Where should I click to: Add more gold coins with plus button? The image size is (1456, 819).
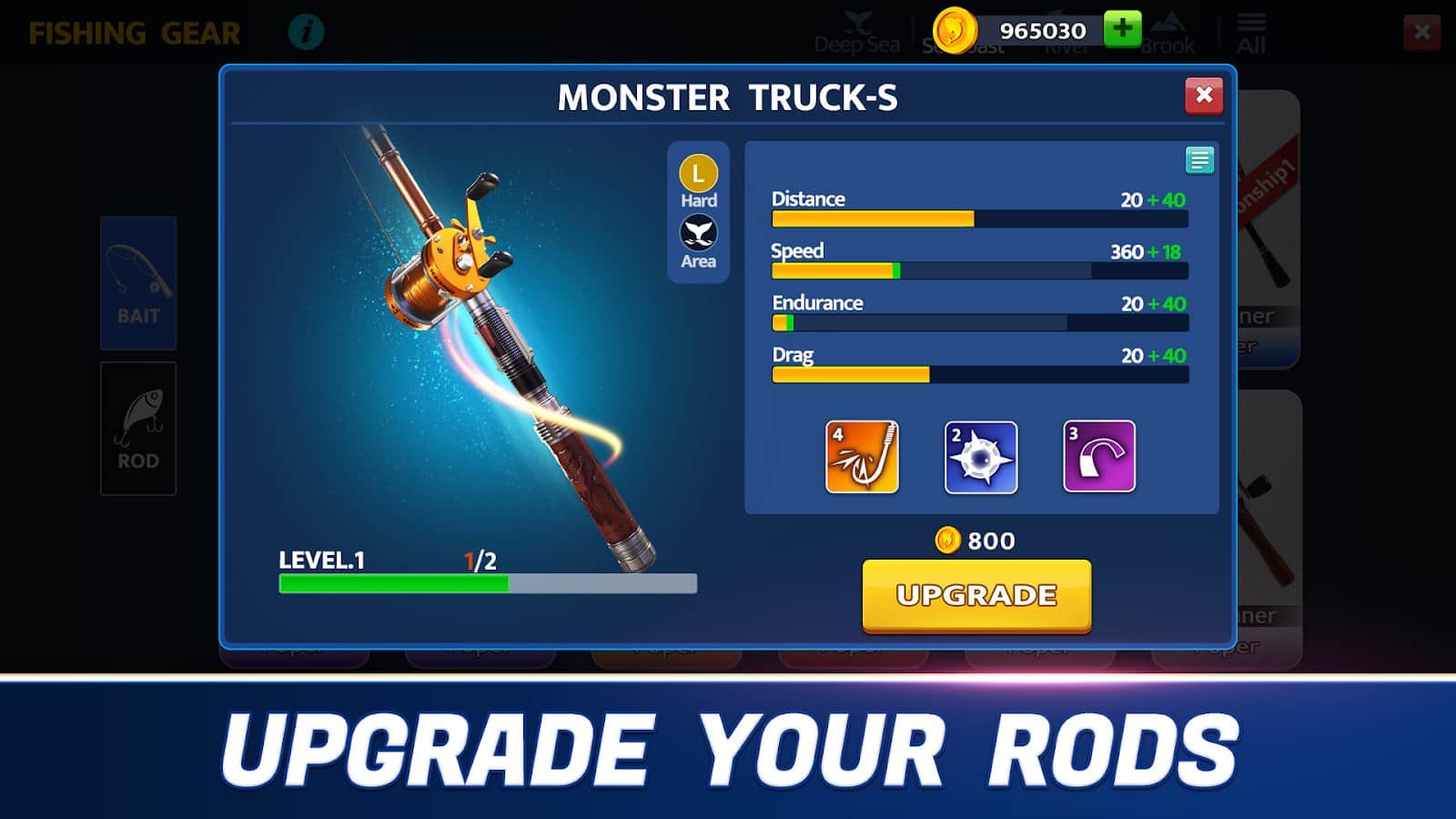[x=1122, y=29]
